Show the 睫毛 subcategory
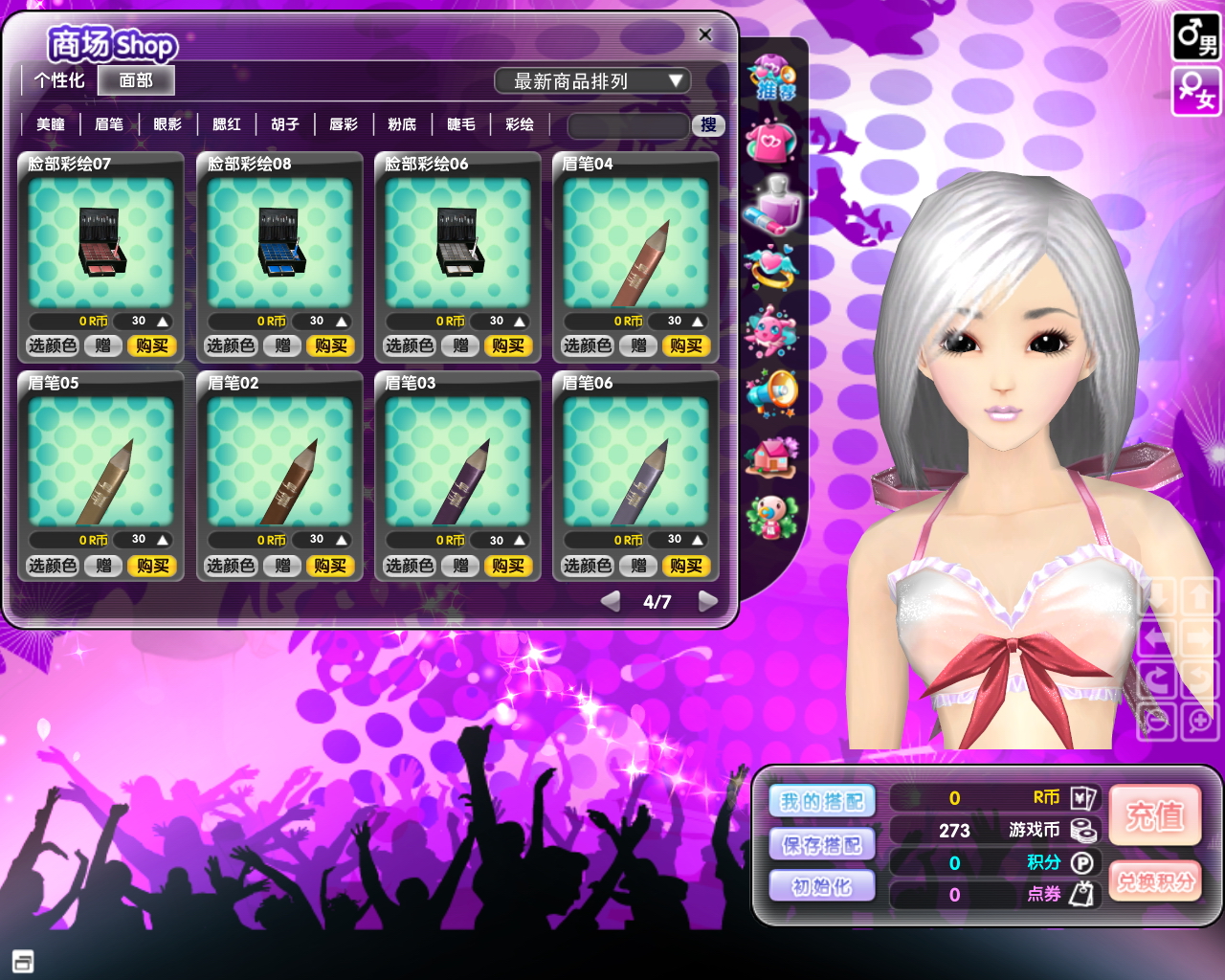Viewport: 1225px width, 980px height. coord(461,124)
